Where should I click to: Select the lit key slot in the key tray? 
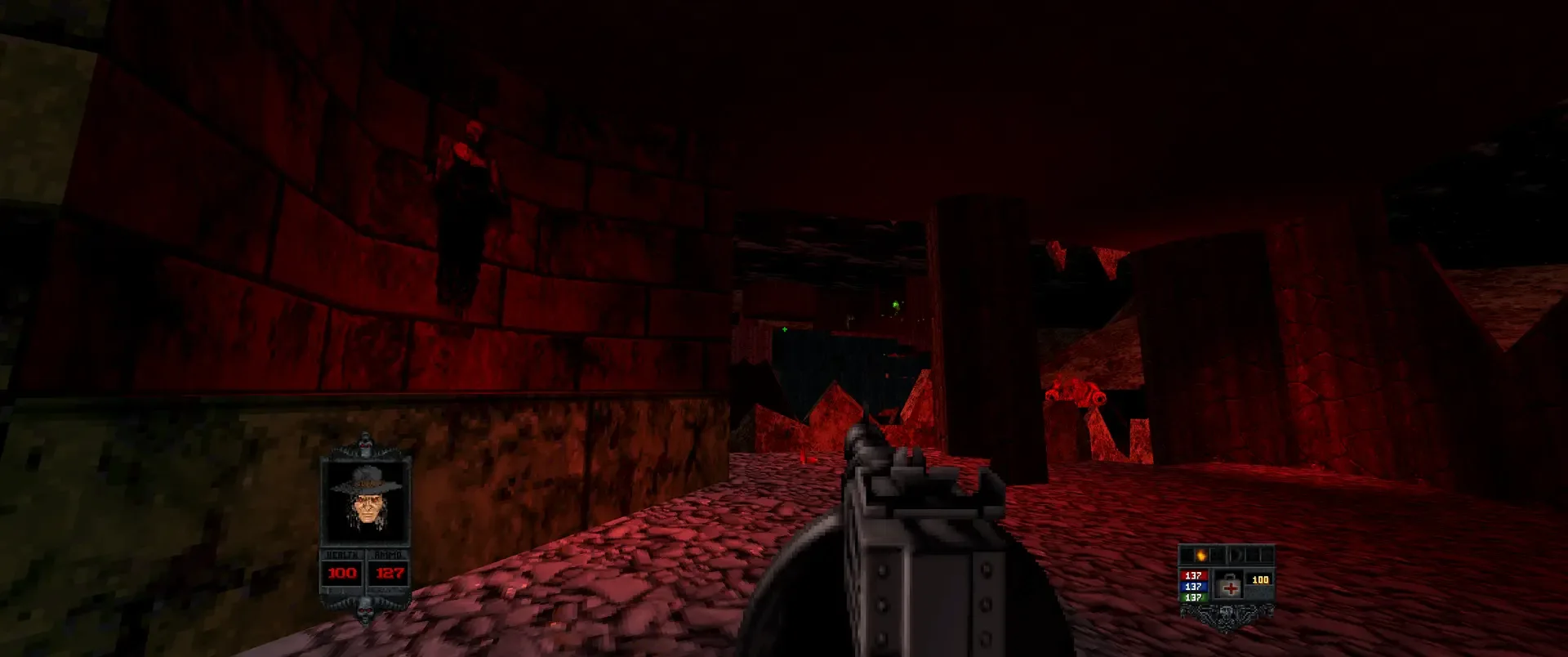(x=1200, y=556)
